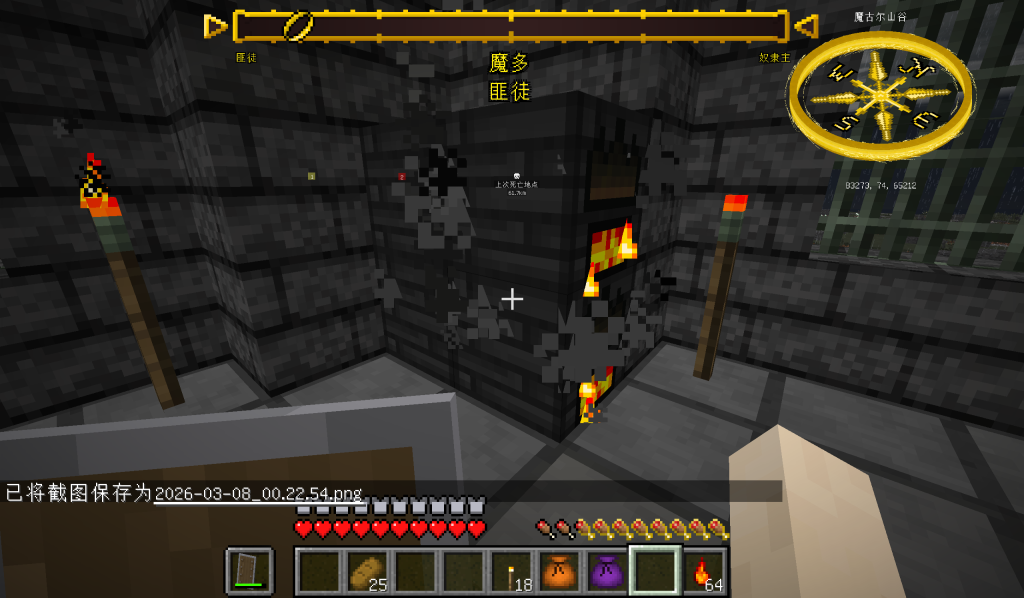Click the golden ring compass
The image size is (1024, 598).
[880, 95]
